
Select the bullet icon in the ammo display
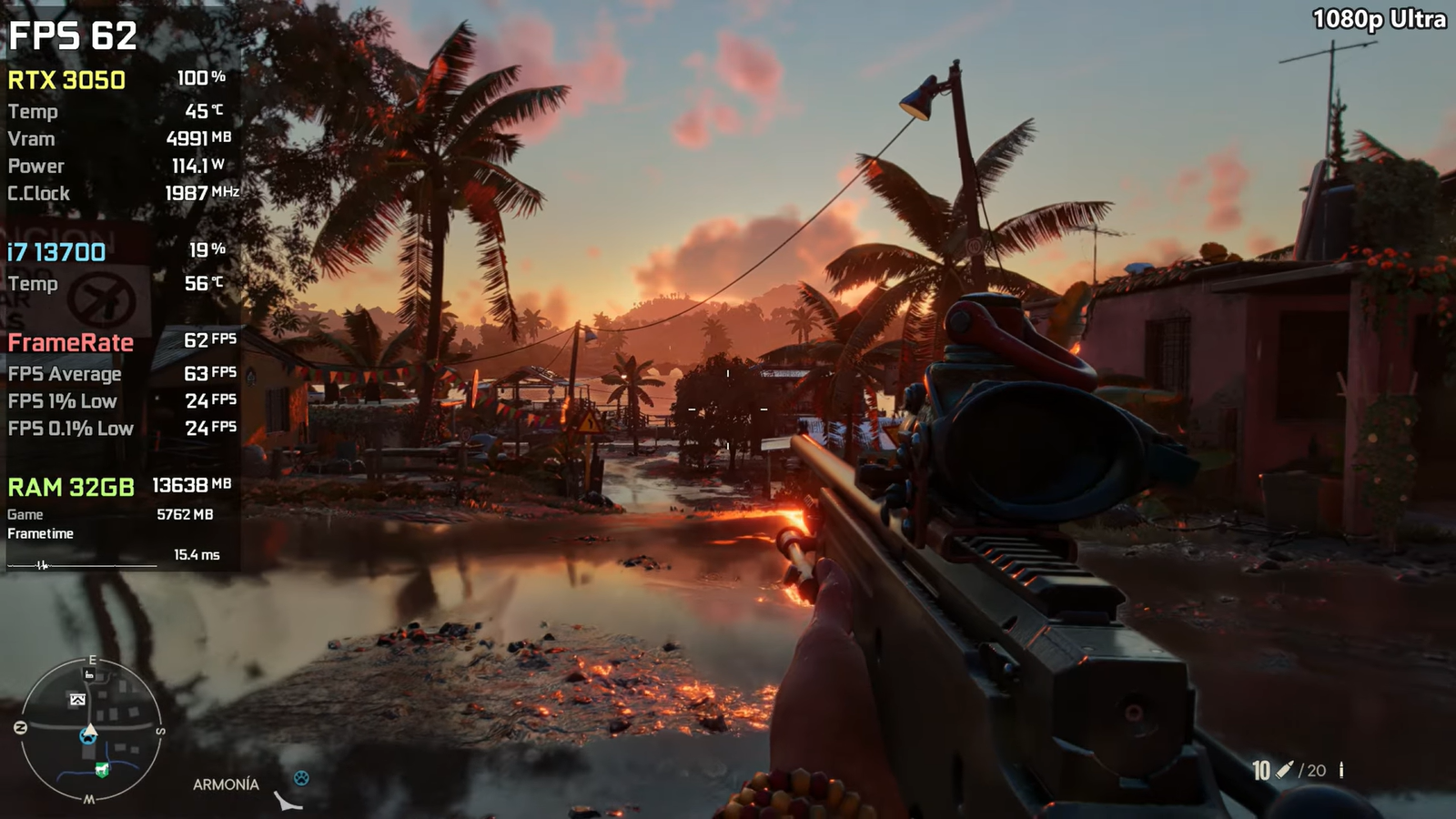point(1284,770)
